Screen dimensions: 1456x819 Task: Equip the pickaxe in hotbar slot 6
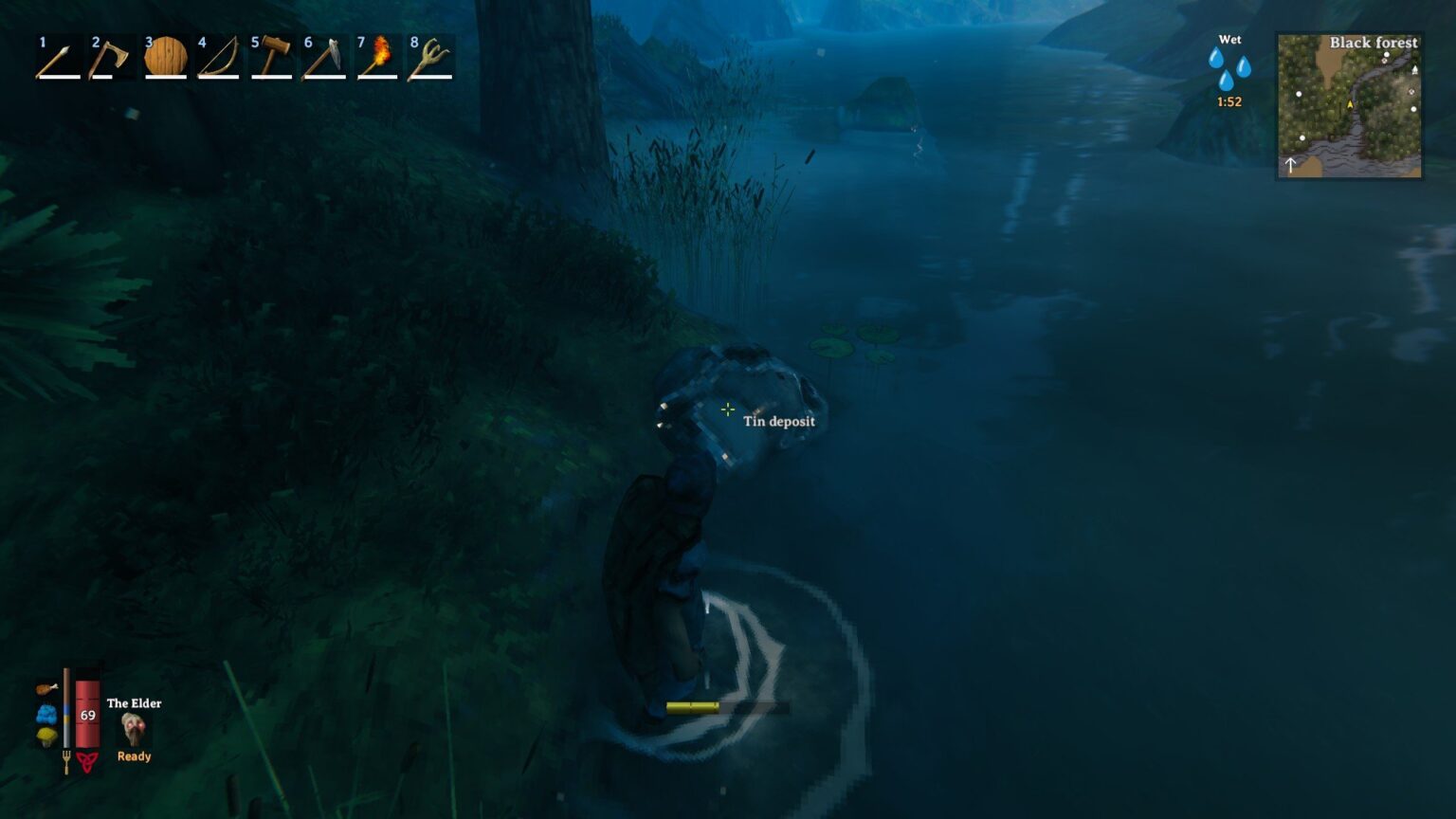[326, 59]
